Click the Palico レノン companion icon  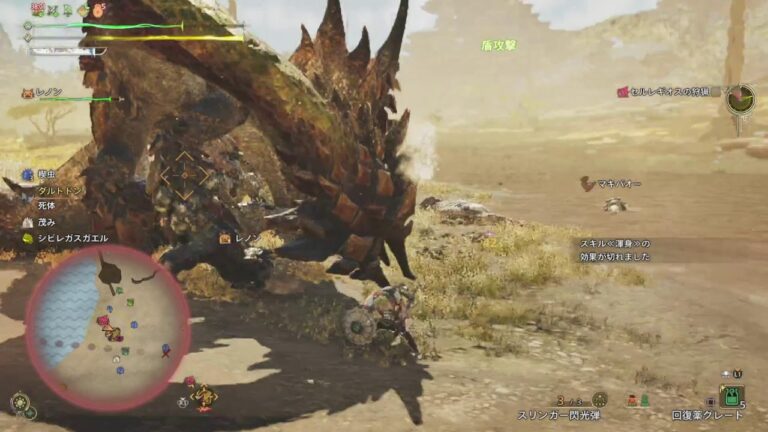click(x=26, y=92)
